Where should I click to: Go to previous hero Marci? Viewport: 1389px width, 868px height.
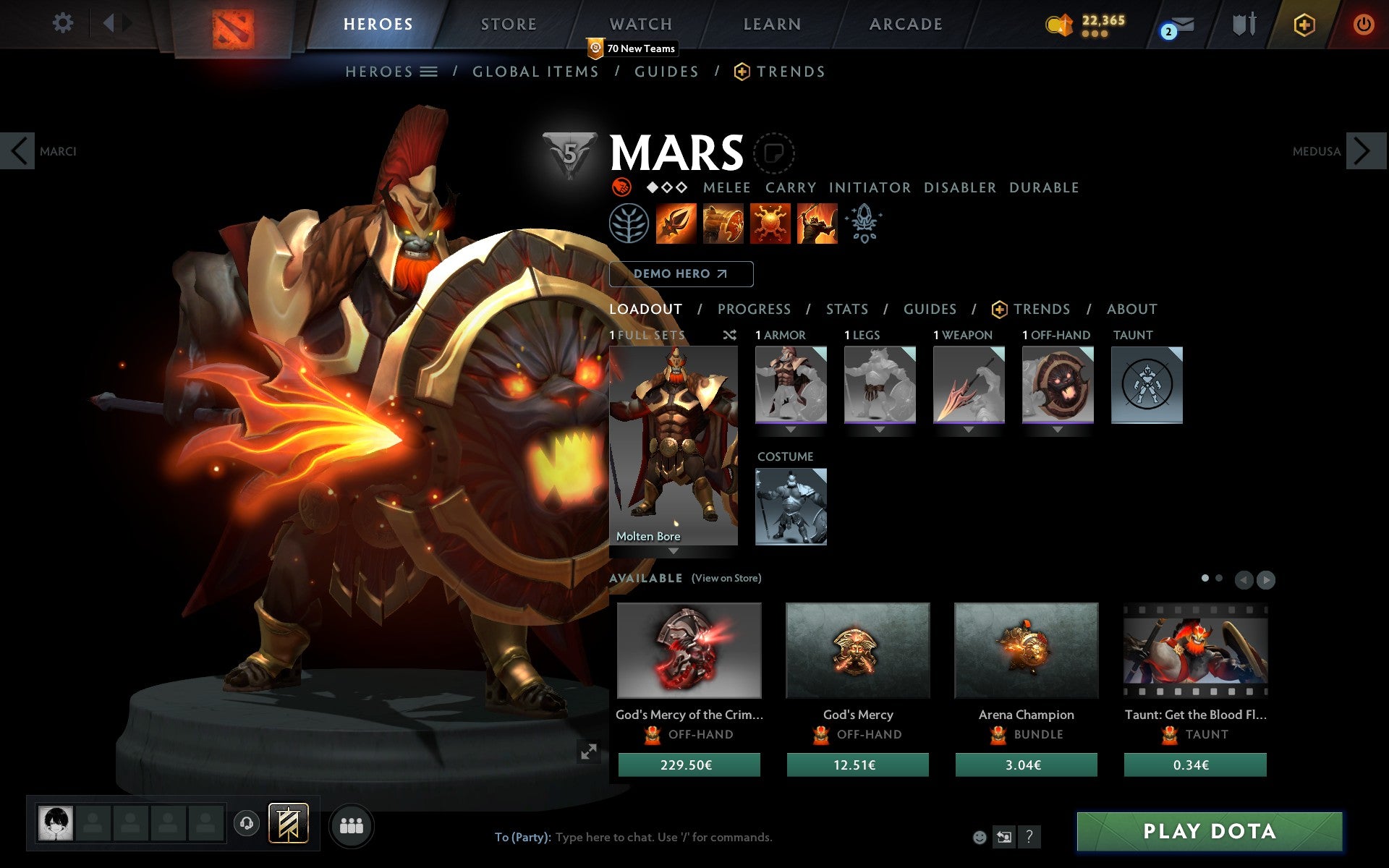click(18, 151)
